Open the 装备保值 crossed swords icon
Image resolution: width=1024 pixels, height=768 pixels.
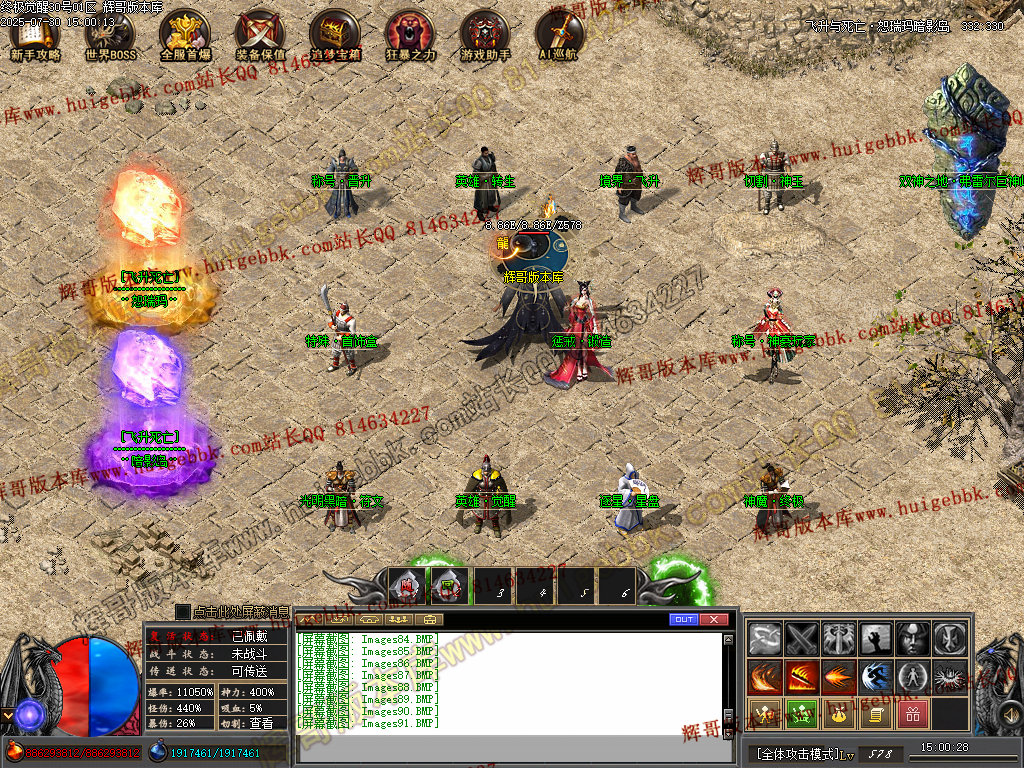(260, 35)
